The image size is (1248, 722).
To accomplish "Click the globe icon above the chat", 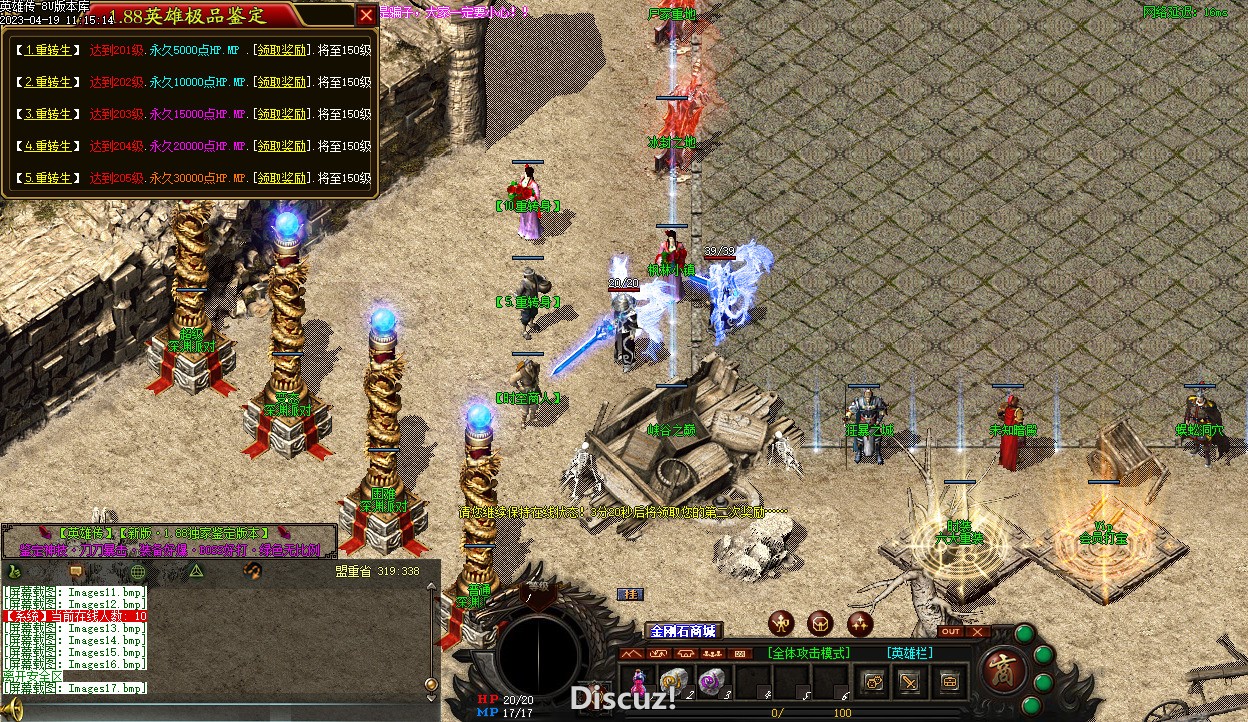I will tap(138, 572).
